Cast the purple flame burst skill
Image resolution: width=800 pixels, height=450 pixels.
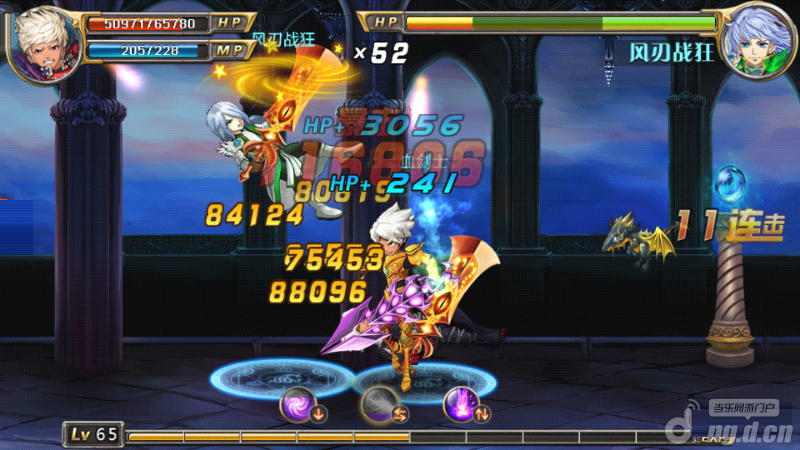pos(461,405)
